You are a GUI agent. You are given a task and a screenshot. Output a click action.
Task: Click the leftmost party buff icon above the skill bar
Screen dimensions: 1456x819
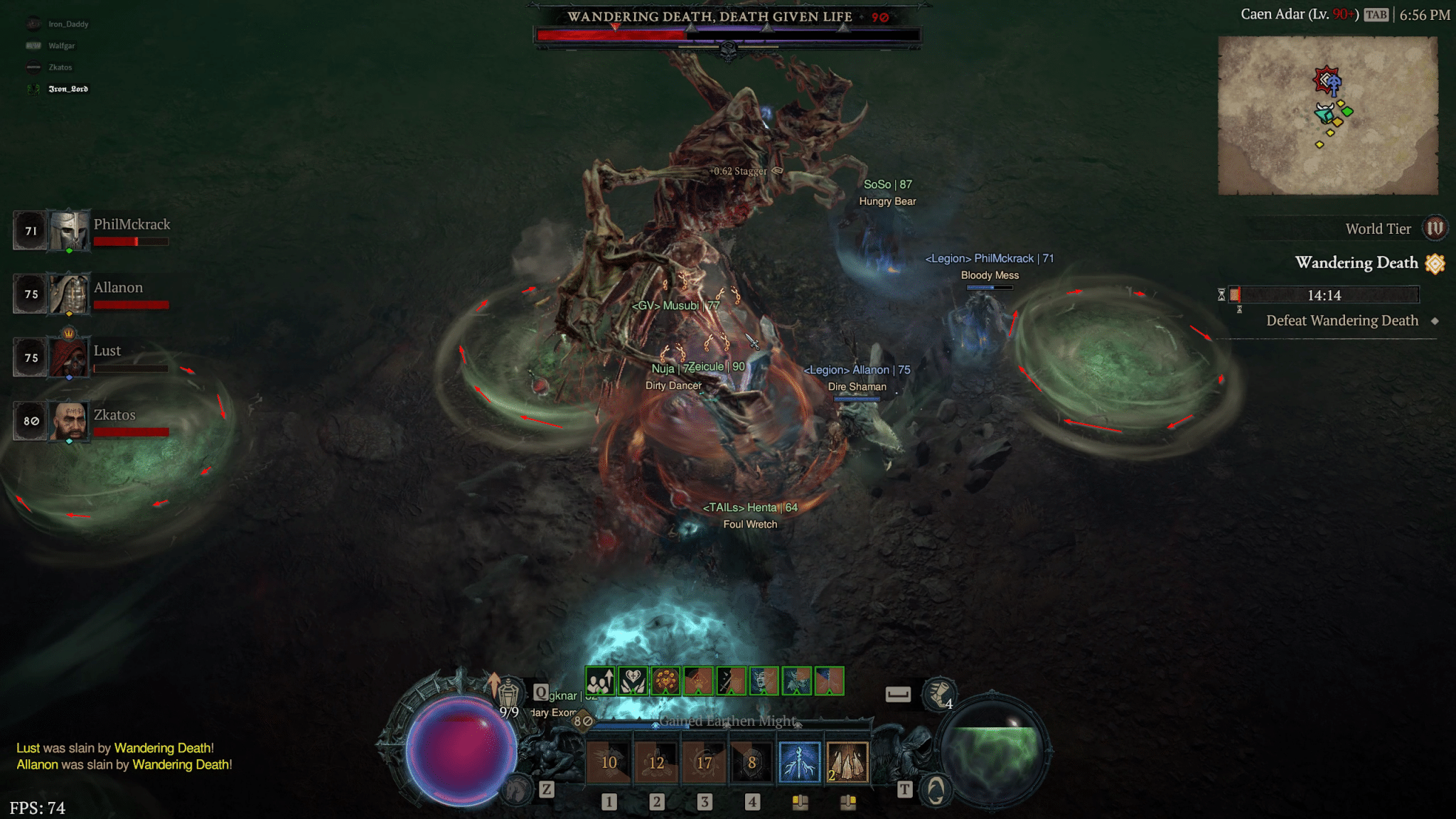click(x=599, y=681)
